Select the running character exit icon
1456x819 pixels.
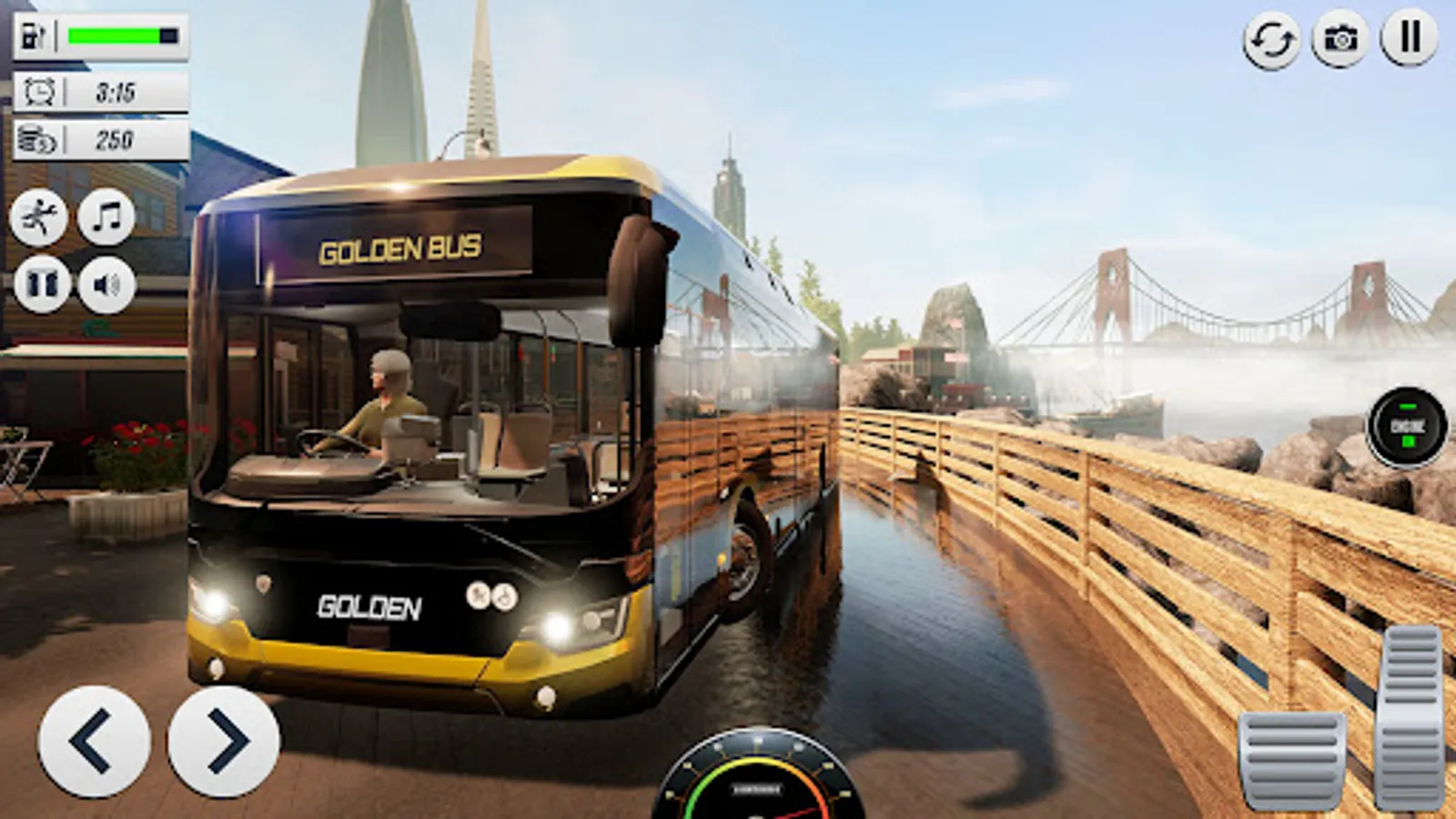(x=40, y=217)
